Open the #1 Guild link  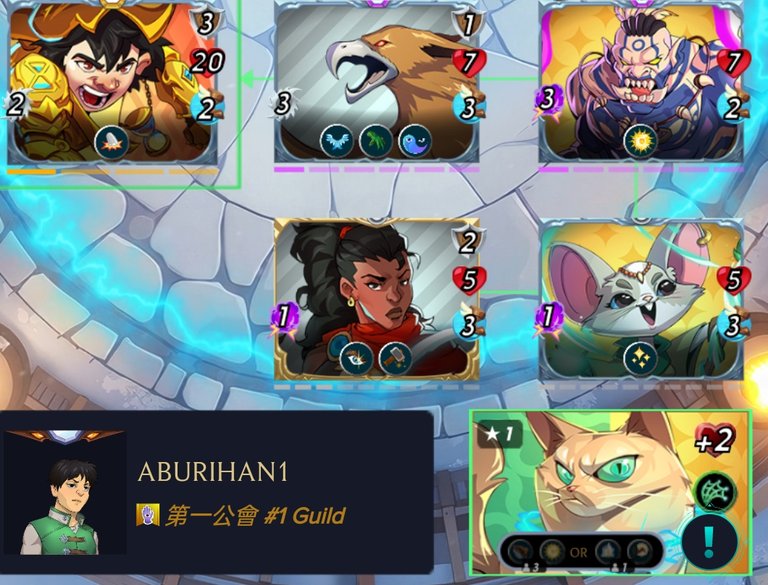click(x=254, y=516)
